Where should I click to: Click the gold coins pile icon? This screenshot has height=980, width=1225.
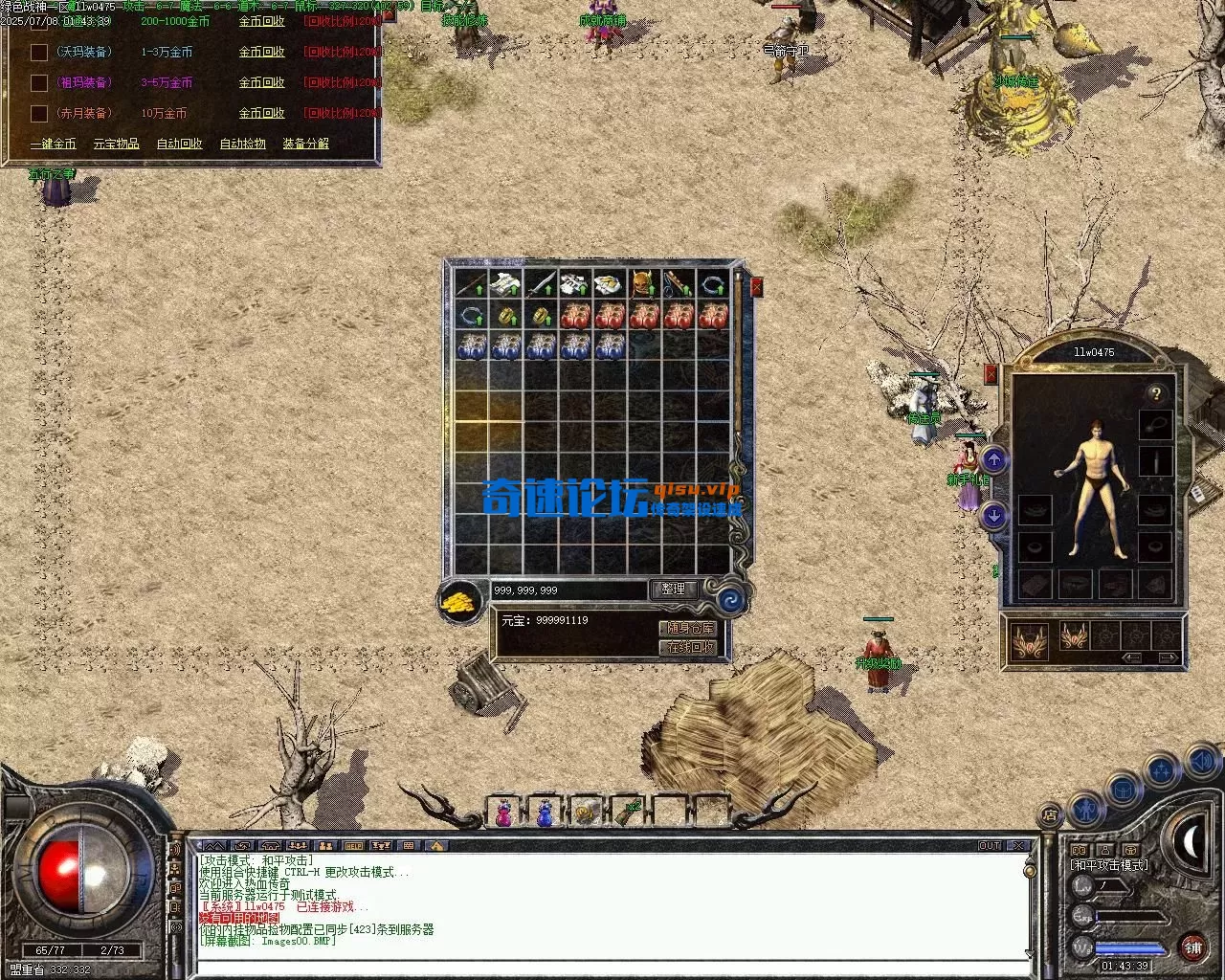(460, 602)
